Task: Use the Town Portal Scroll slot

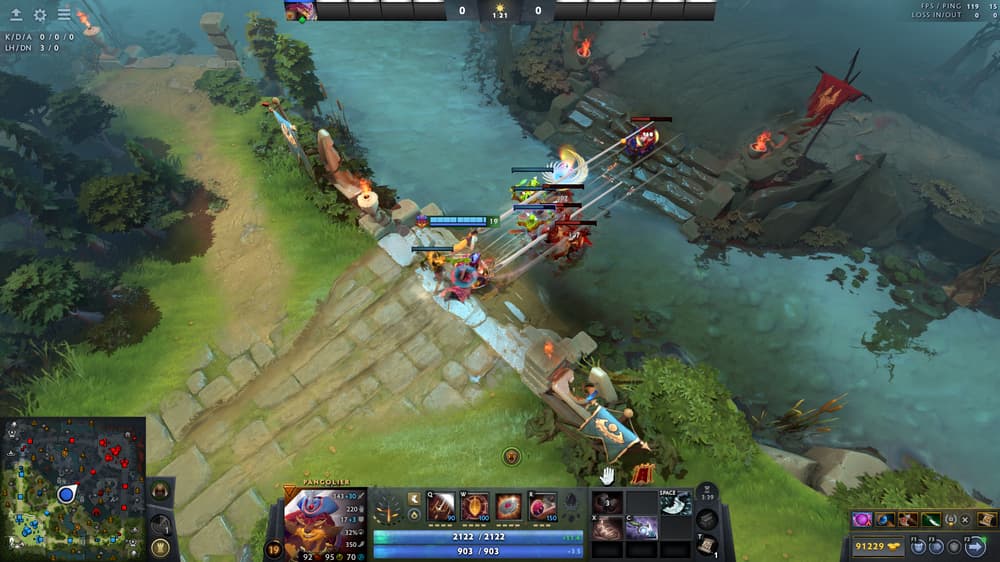Action: [706, 543]
